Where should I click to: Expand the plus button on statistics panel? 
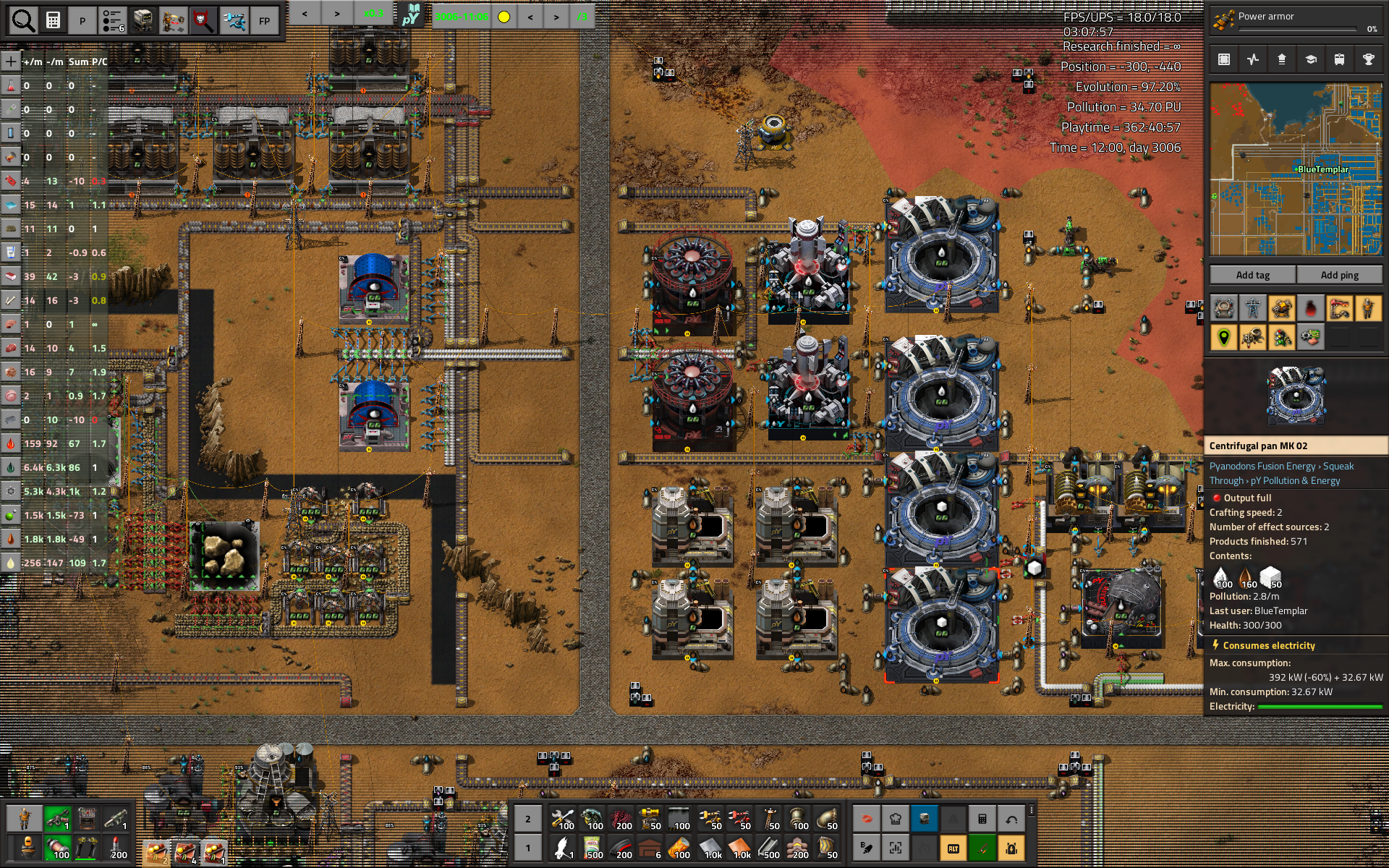(x=11, y=61)
